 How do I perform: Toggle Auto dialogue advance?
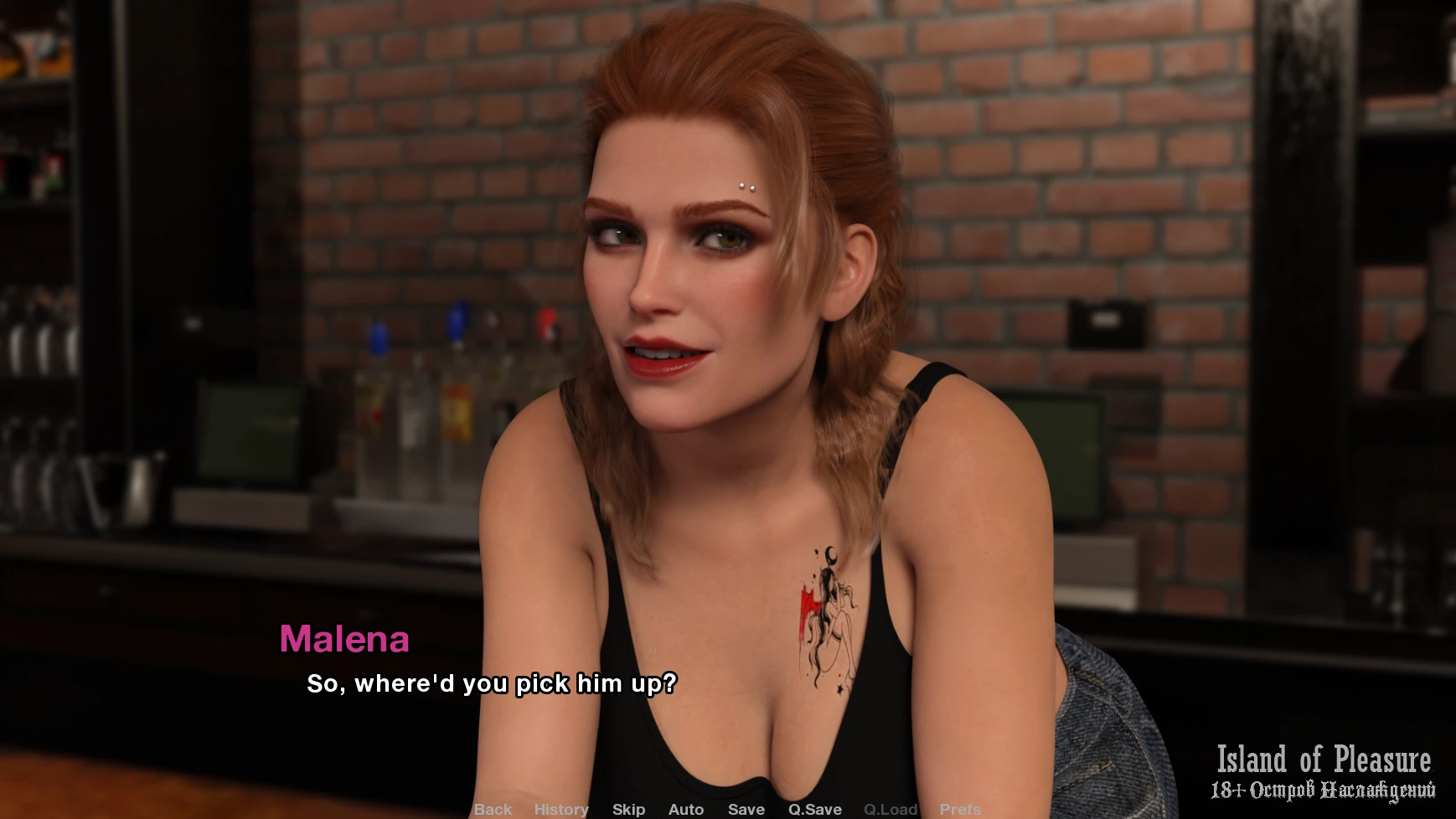[686, 809]
